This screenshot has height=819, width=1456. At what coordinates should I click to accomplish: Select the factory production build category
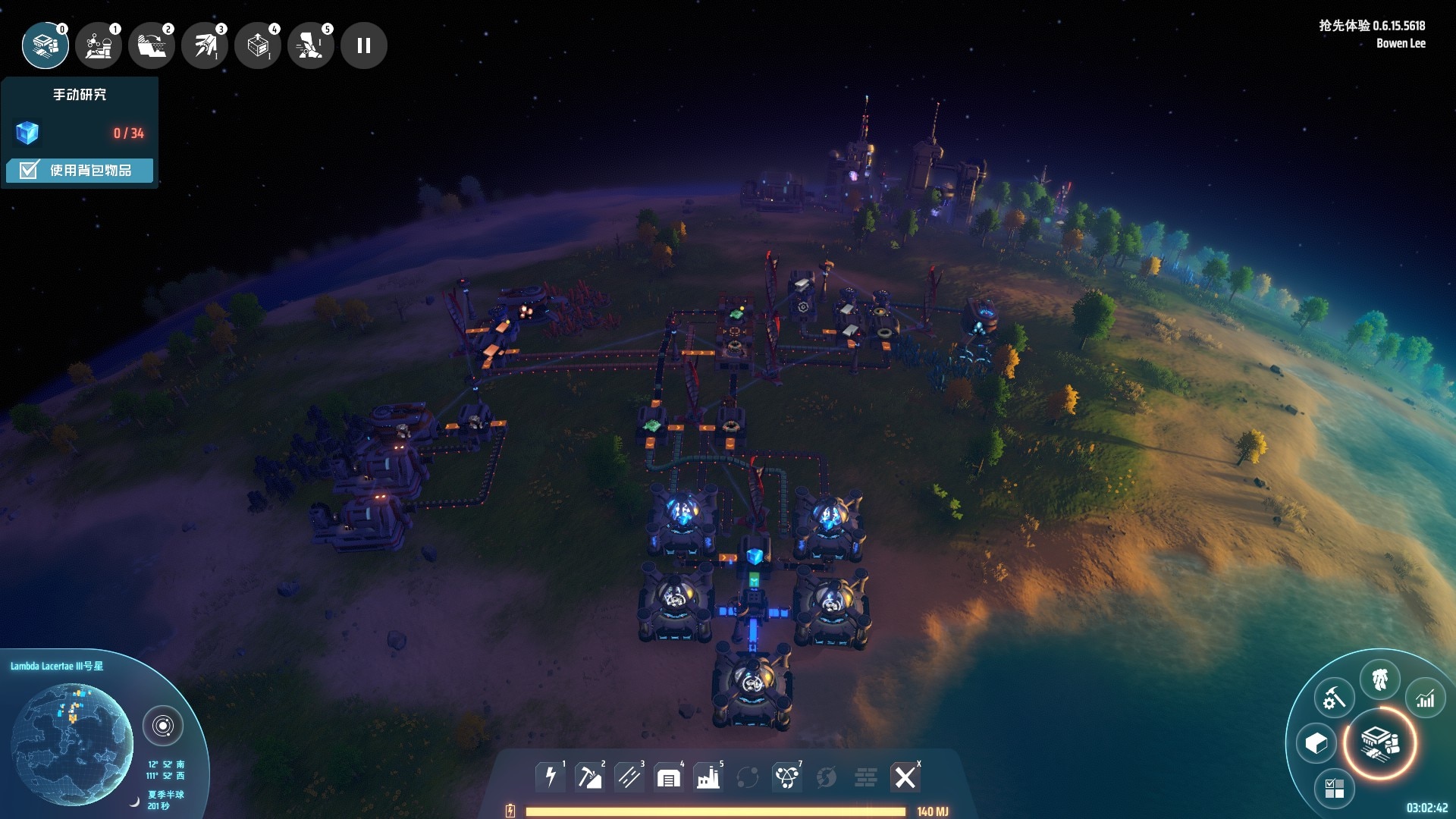pos(708,777)
